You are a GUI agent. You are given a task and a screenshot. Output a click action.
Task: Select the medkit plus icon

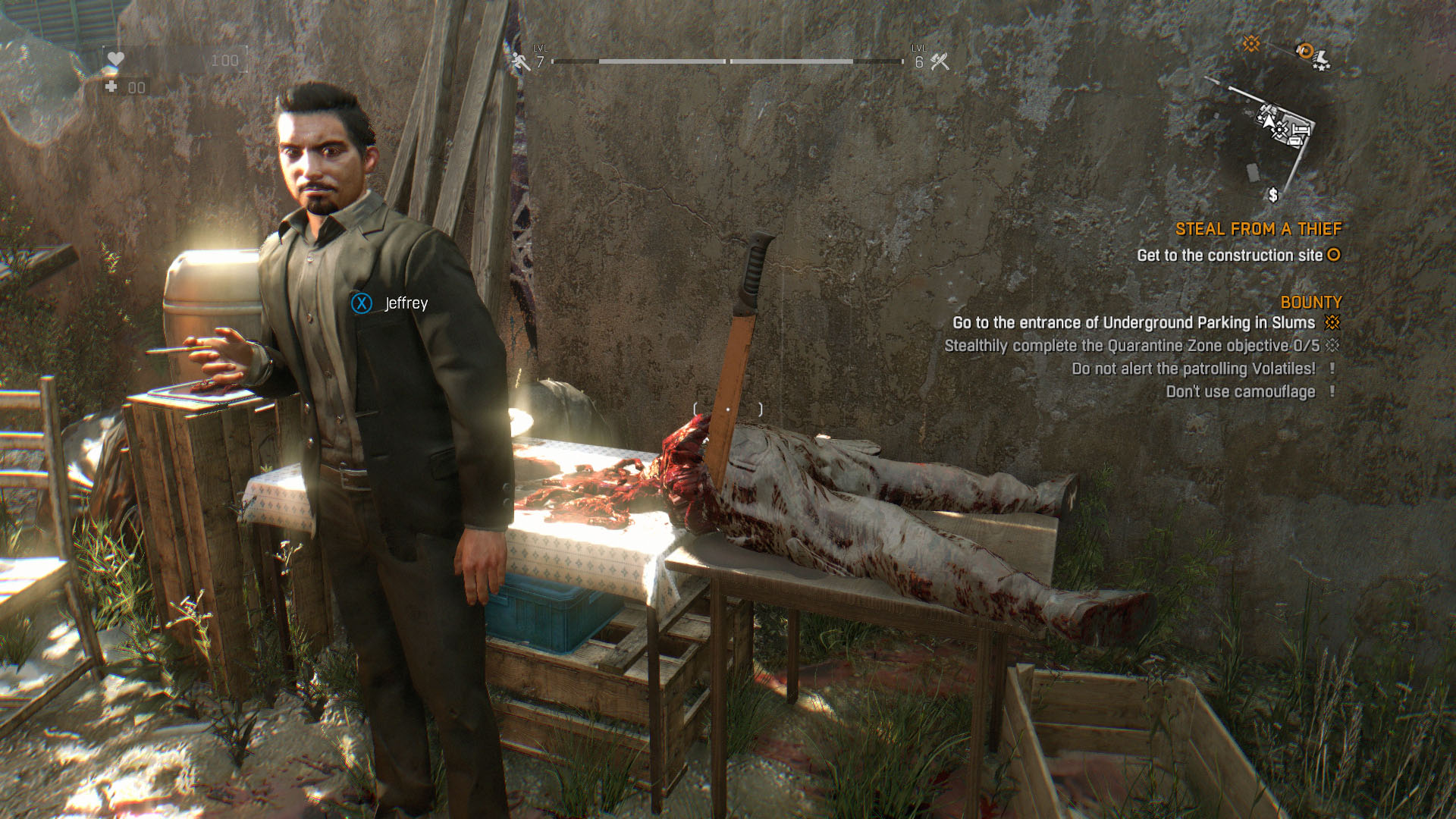point(111,87)
